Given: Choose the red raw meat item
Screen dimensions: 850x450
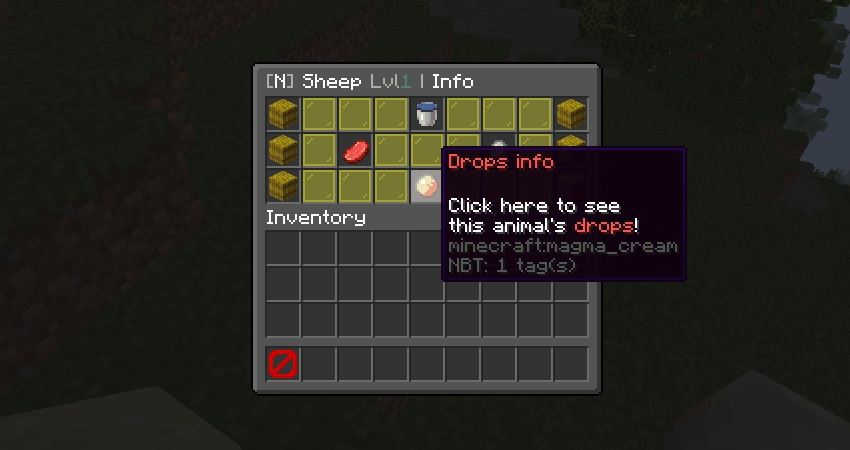Looking at the screenshot, I should [x=355, y=151].
